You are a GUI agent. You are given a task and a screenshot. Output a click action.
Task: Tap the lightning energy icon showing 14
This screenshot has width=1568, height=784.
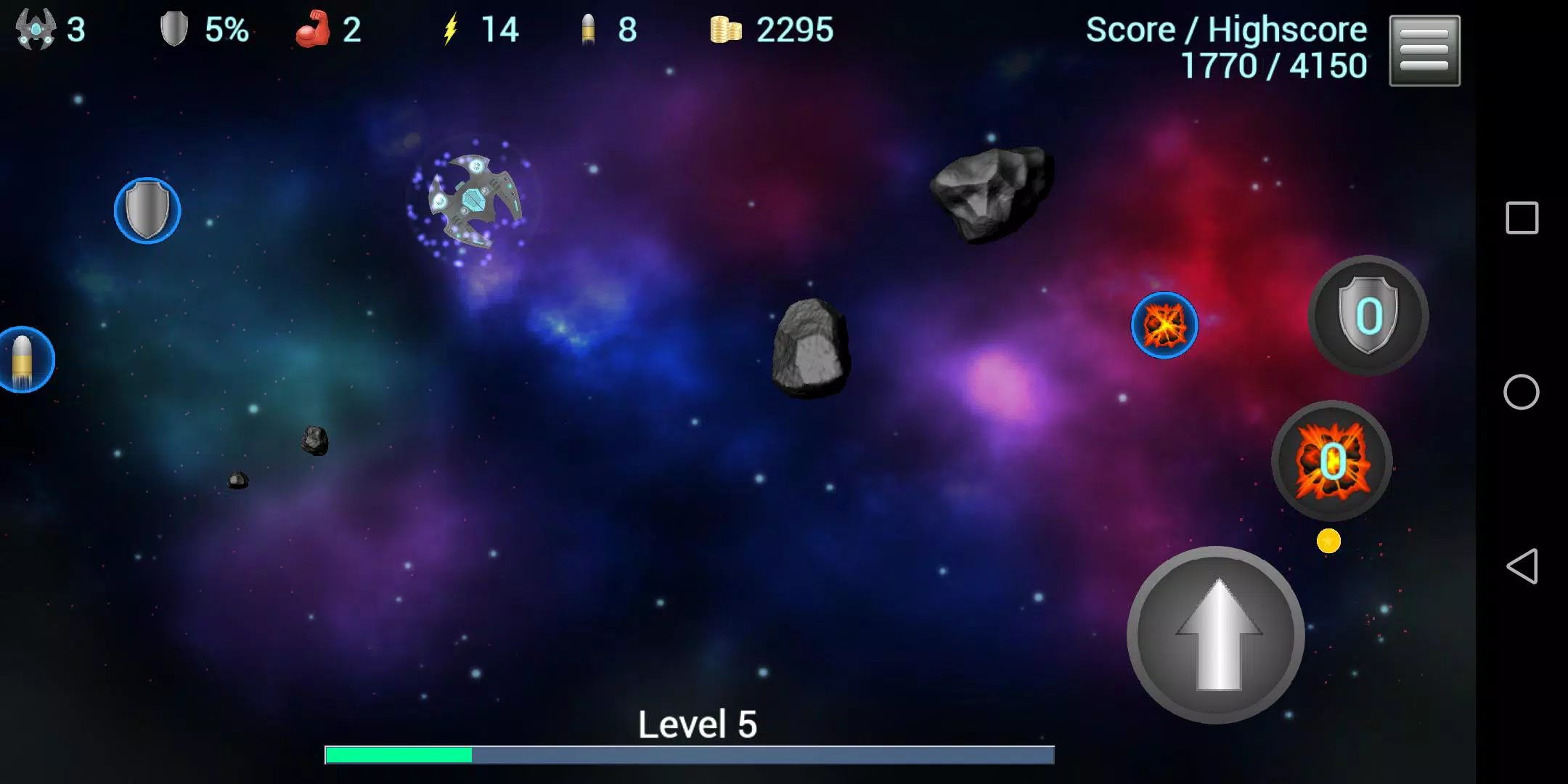pos(450,30)
